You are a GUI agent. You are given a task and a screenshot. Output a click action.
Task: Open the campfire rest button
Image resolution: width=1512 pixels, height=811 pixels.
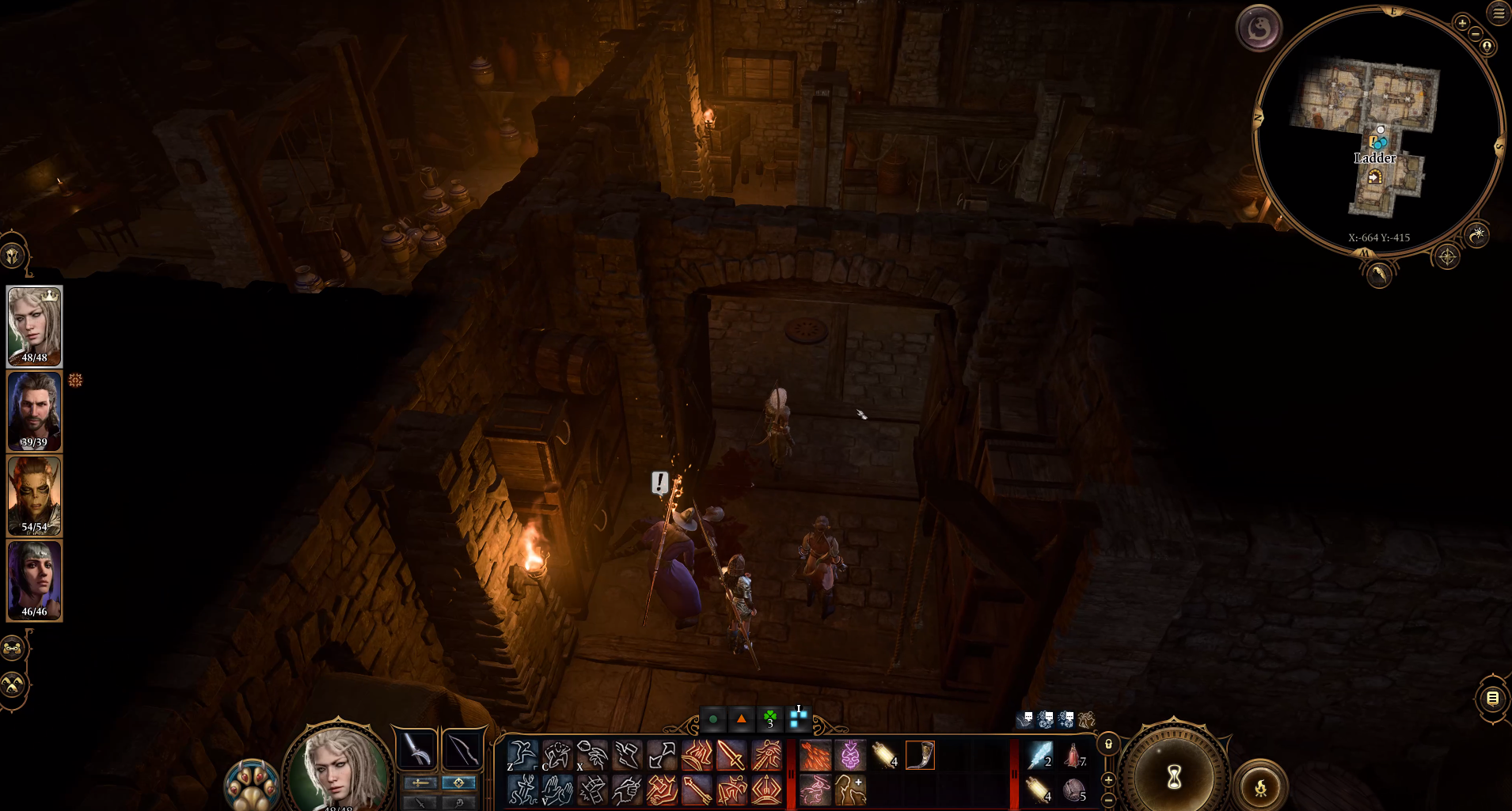tap(1260, 786)
